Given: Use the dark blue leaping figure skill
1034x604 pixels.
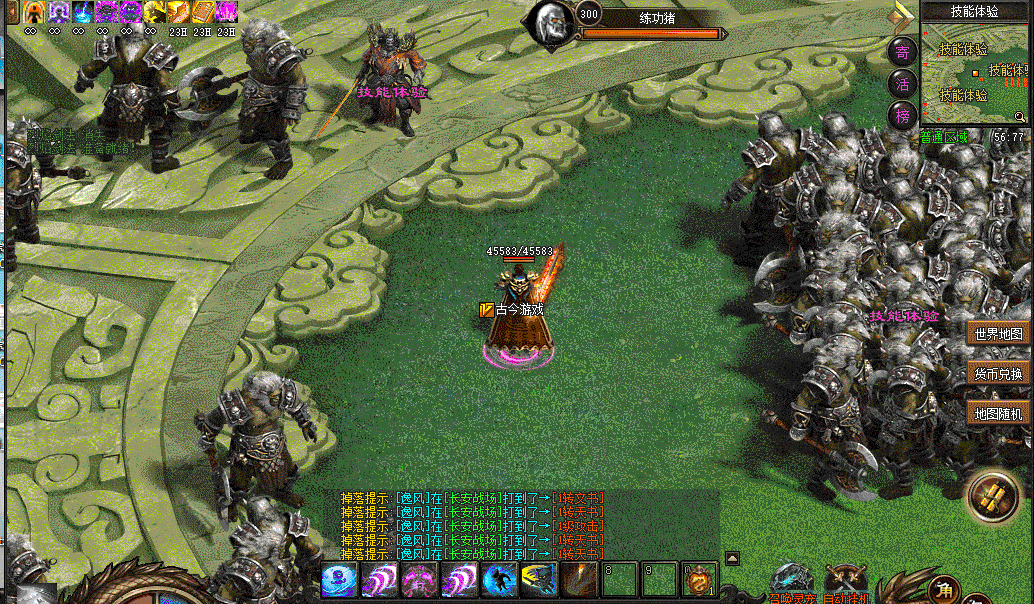Looking at the screenshot, I should [499, 580].
